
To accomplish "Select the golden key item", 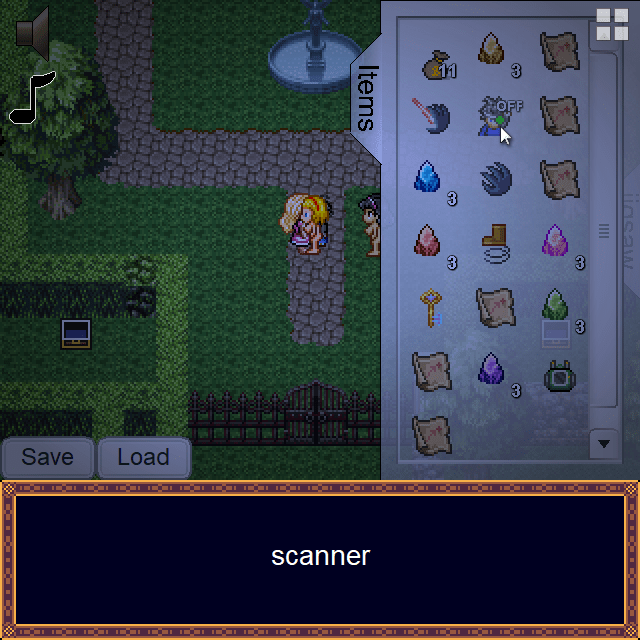I will click(430, 308).
